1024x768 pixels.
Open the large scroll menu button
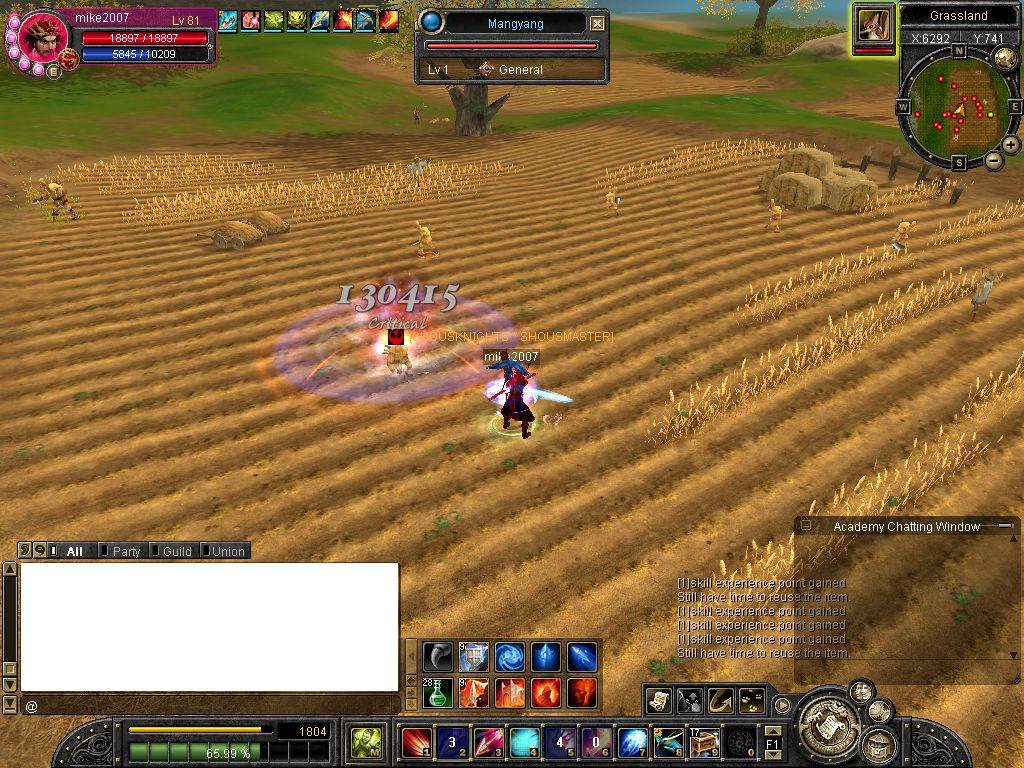(826, 720)
